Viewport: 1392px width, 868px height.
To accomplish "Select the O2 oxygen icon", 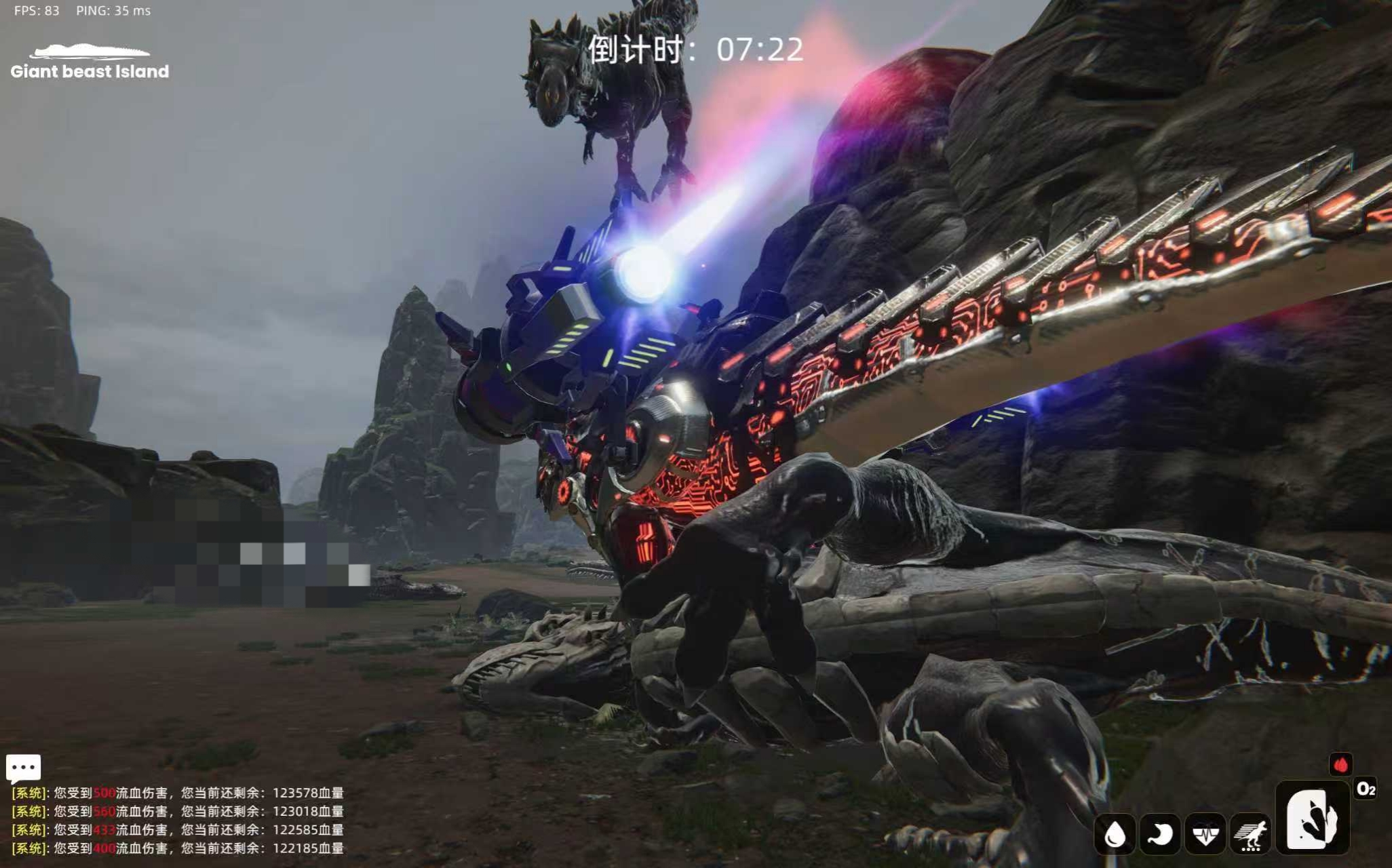I will click(1365, 789).
